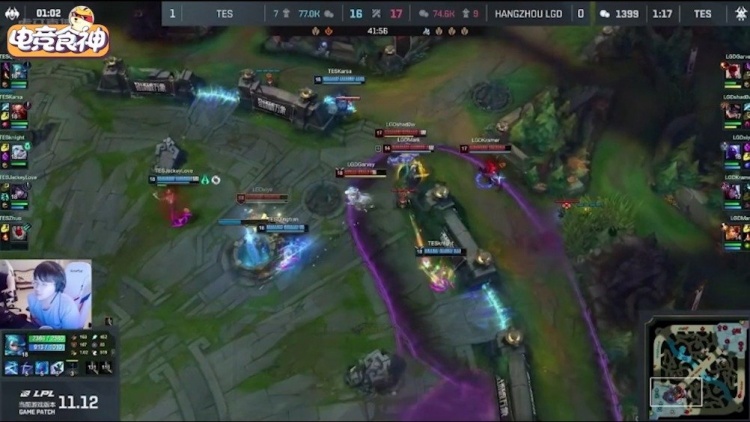Viewport: 750px width, 422px height.
Task: Activate the first ability icon in stats panel
Action: [x=11, y=368]
